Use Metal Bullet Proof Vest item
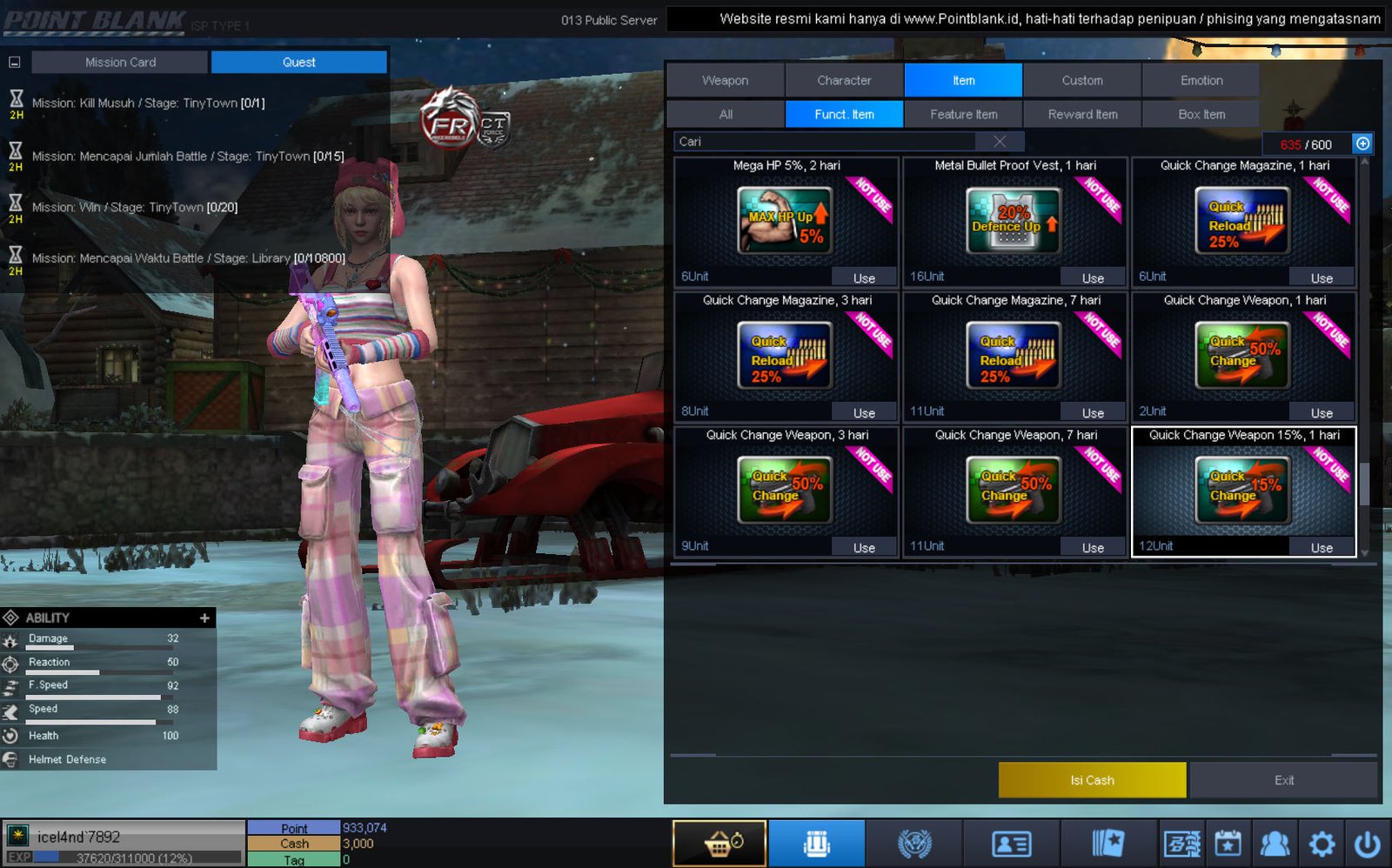 click(x=1093, y=278)
